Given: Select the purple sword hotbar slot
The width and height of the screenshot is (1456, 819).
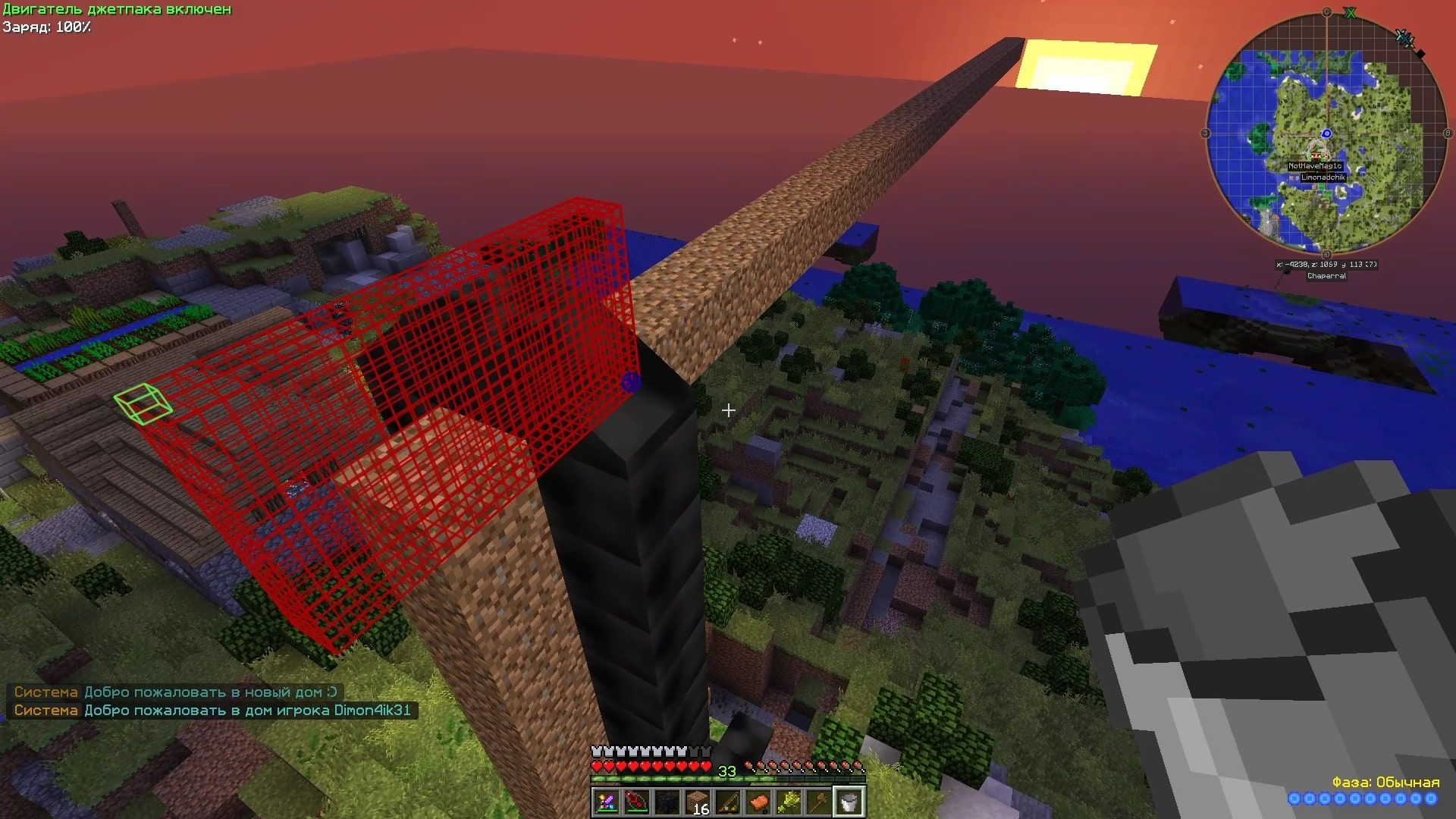Looking at the screenshot, I should [x=607, y=802].
